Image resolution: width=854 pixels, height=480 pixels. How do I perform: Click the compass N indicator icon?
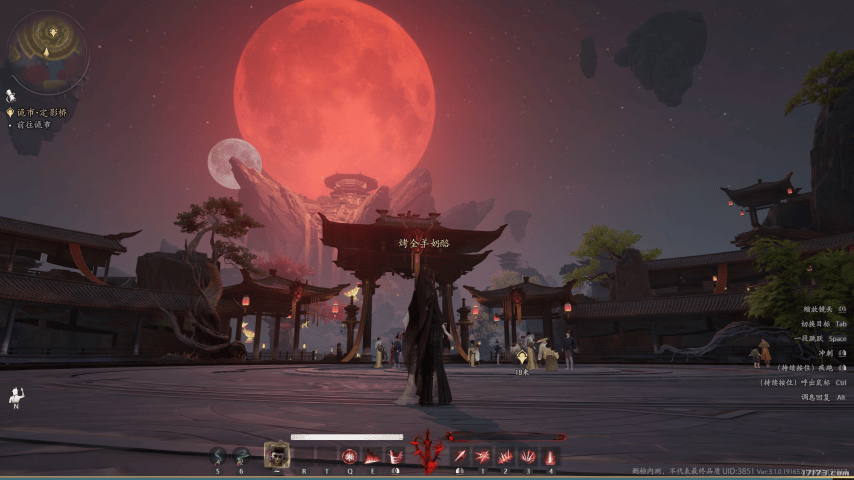16,395
